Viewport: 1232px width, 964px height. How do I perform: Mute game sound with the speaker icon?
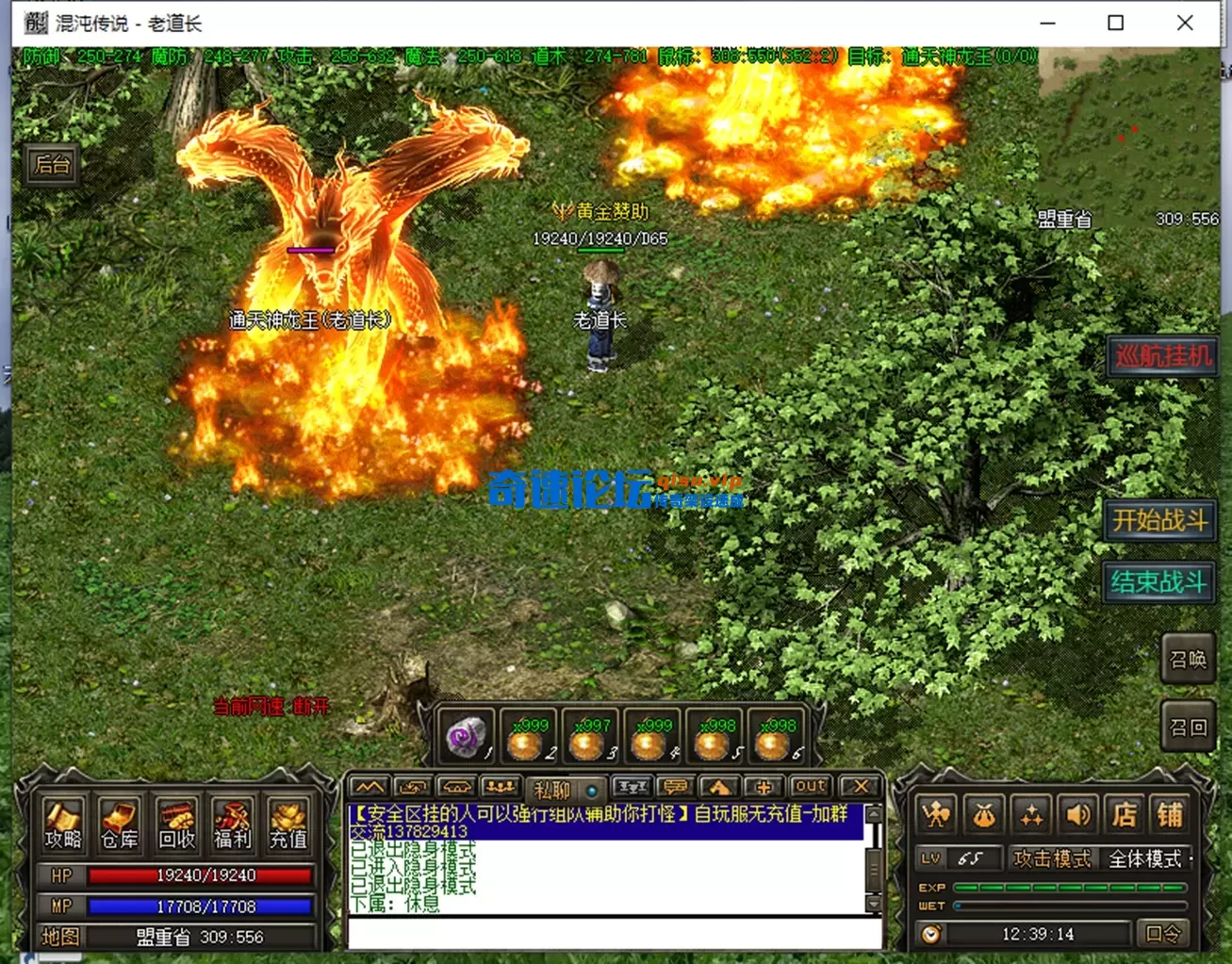pyautogui.click(x=1078, y=816)
